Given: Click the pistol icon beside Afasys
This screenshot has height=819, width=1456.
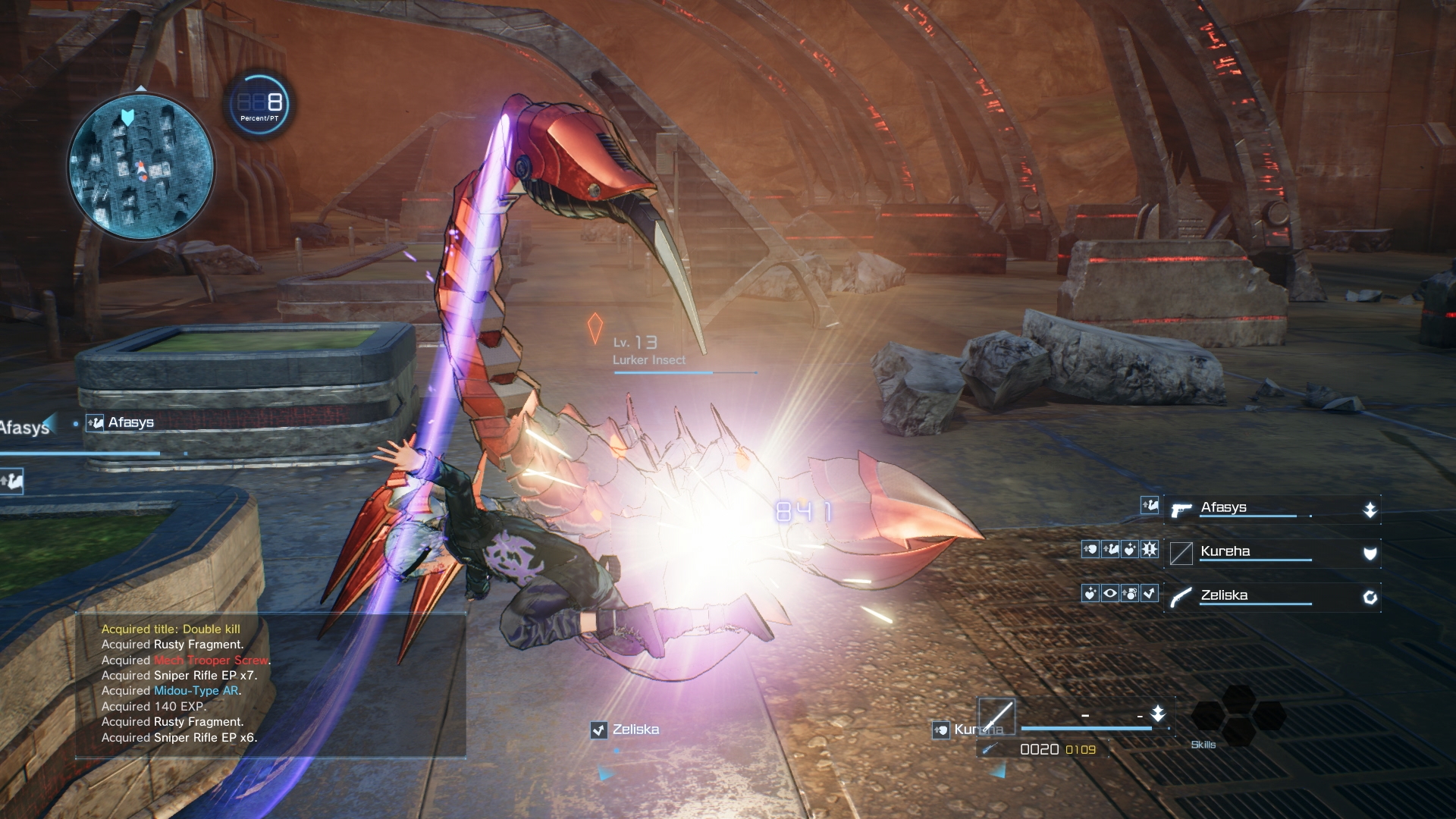Looking at the screenshot, I should (x=1181, y=510).
